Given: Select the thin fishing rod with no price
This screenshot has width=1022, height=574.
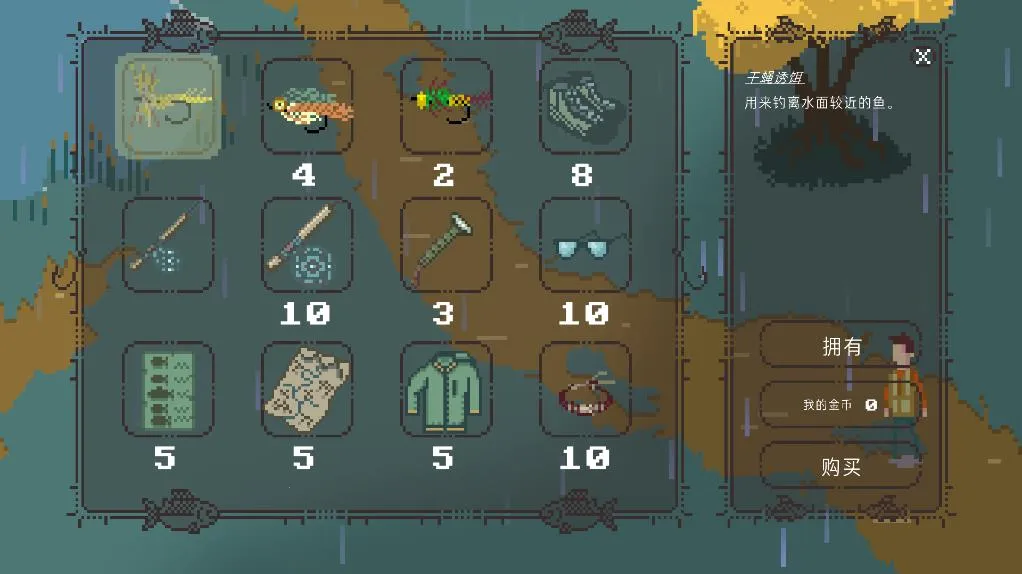Looking at the screenshot, I should tap(167, 245).
